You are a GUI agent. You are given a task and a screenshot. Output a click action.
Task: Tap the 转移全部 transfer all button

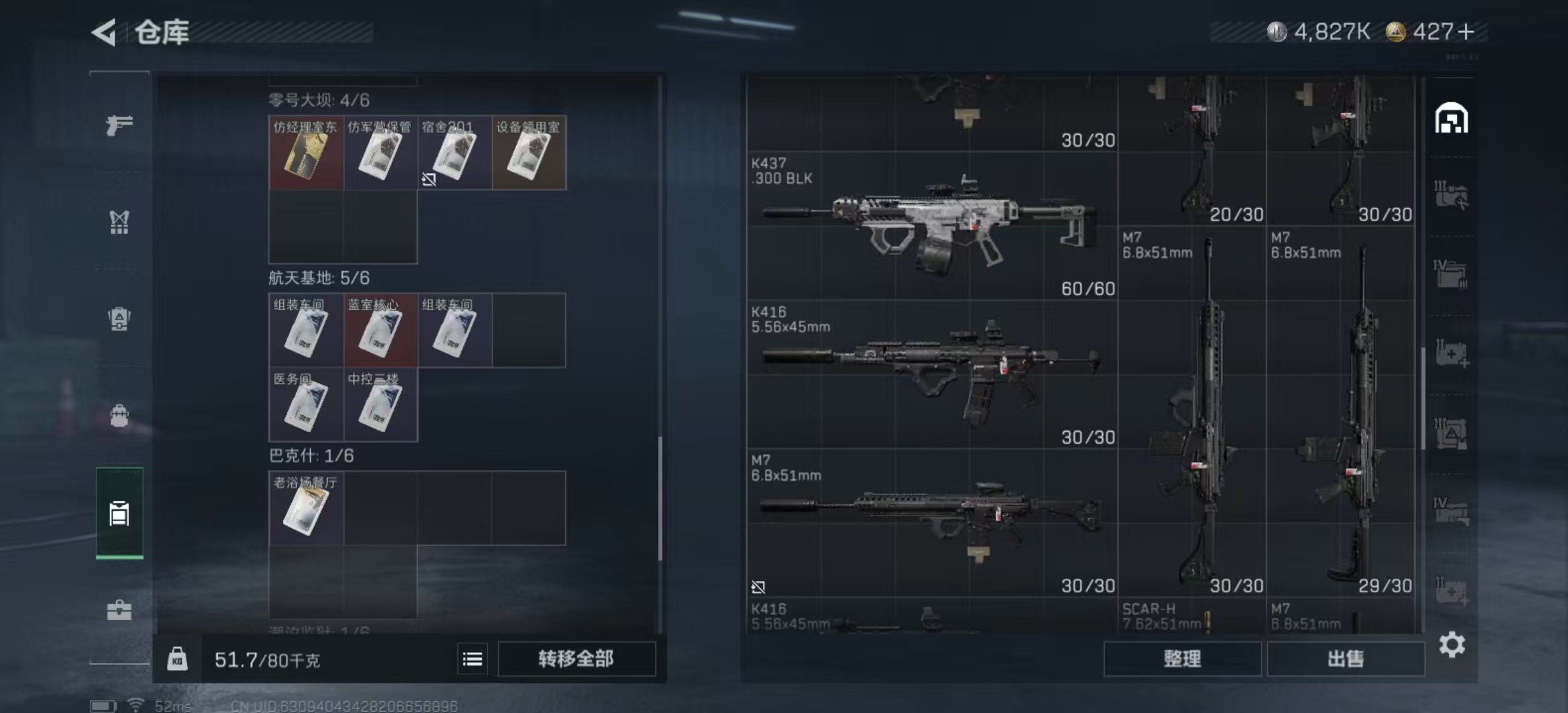click(x=576, y=659)
